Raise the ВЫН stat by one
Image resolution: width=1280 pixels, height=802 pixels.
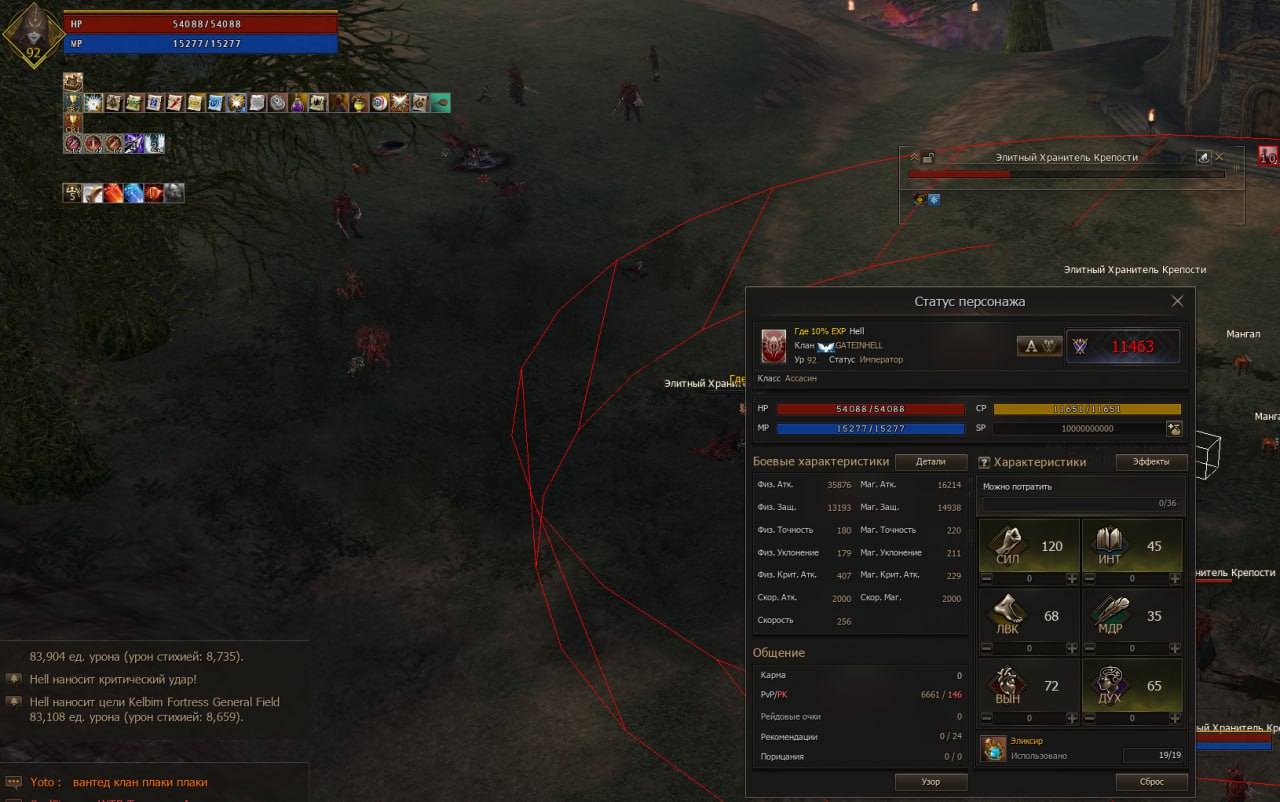[x=1072, y=718]
